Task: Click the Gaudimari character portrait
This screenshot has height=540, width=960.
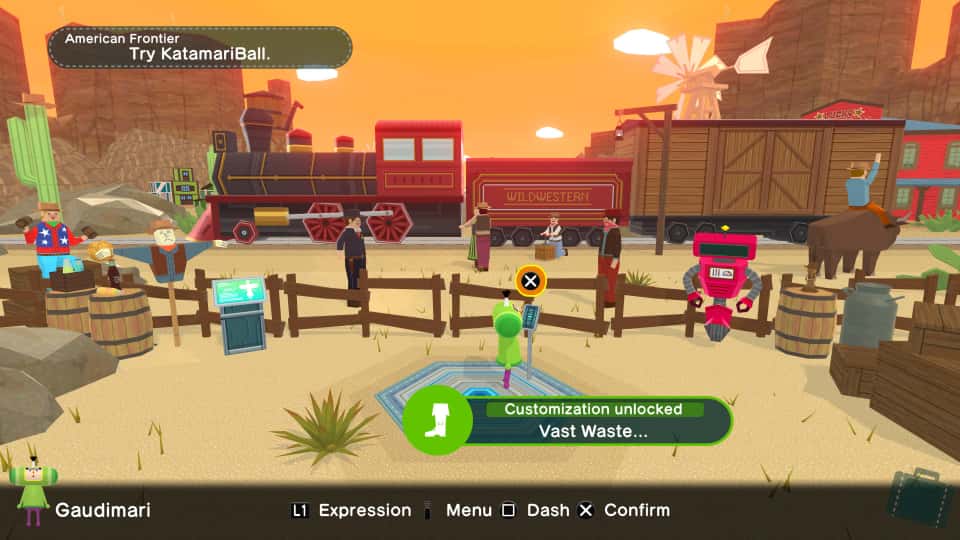Action: click(x=33, y=492)
